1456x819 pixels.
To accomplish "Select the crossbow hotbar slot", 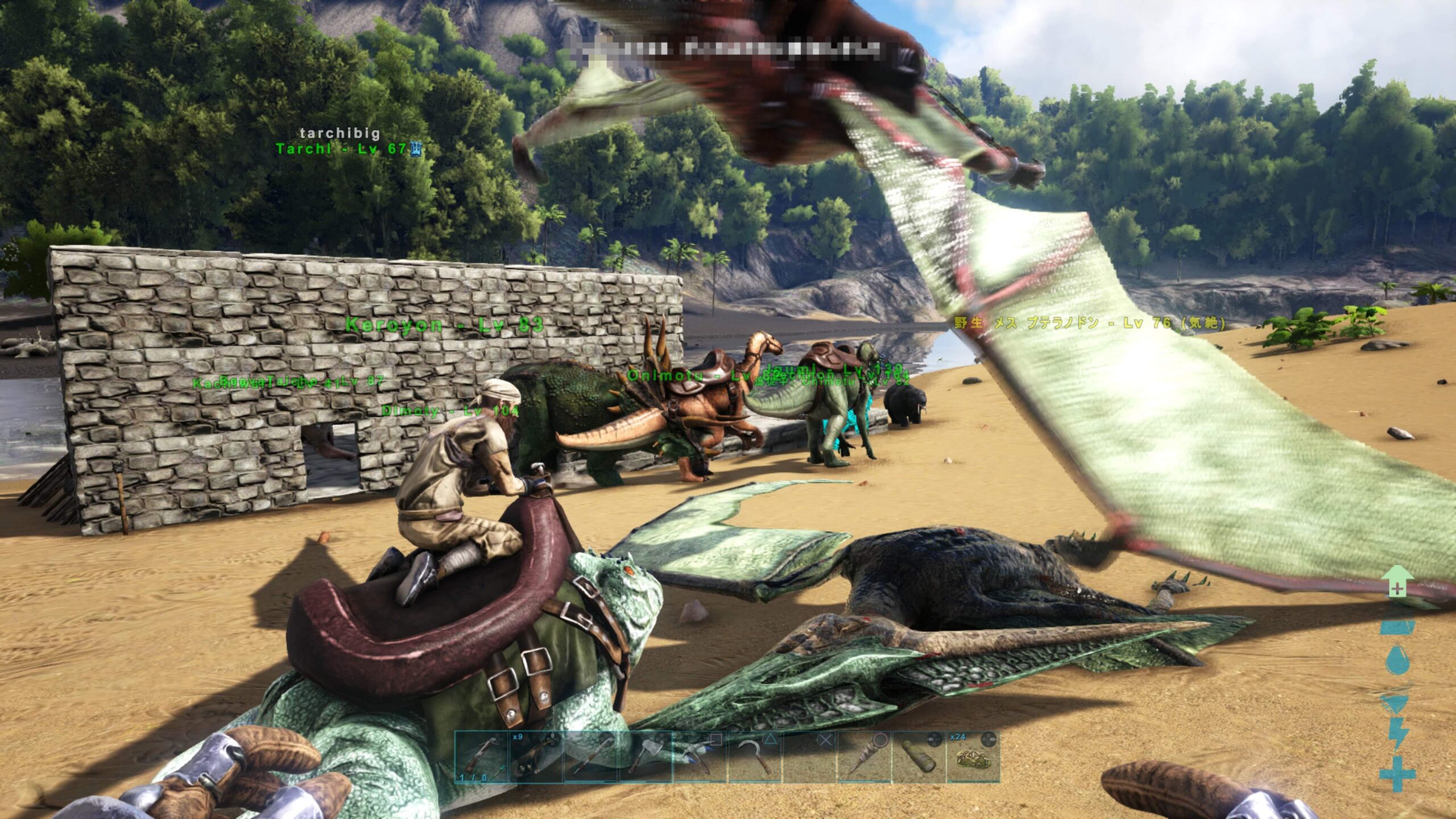I will click(481, 756).
